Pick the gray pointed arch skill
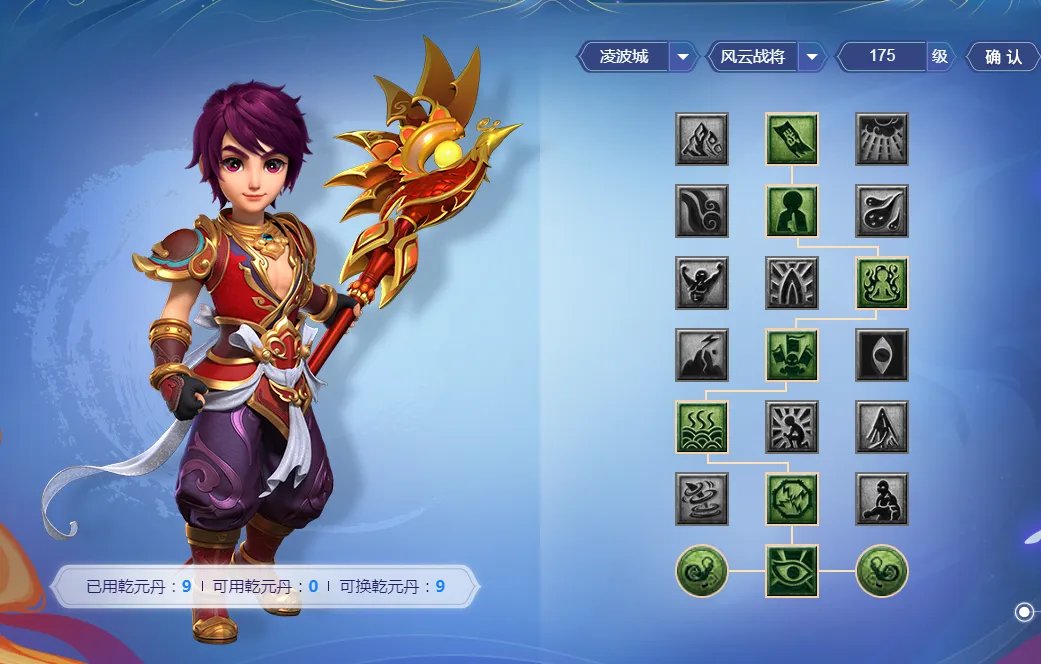This screenshot has width=1041, height=664. coord(792,283)
